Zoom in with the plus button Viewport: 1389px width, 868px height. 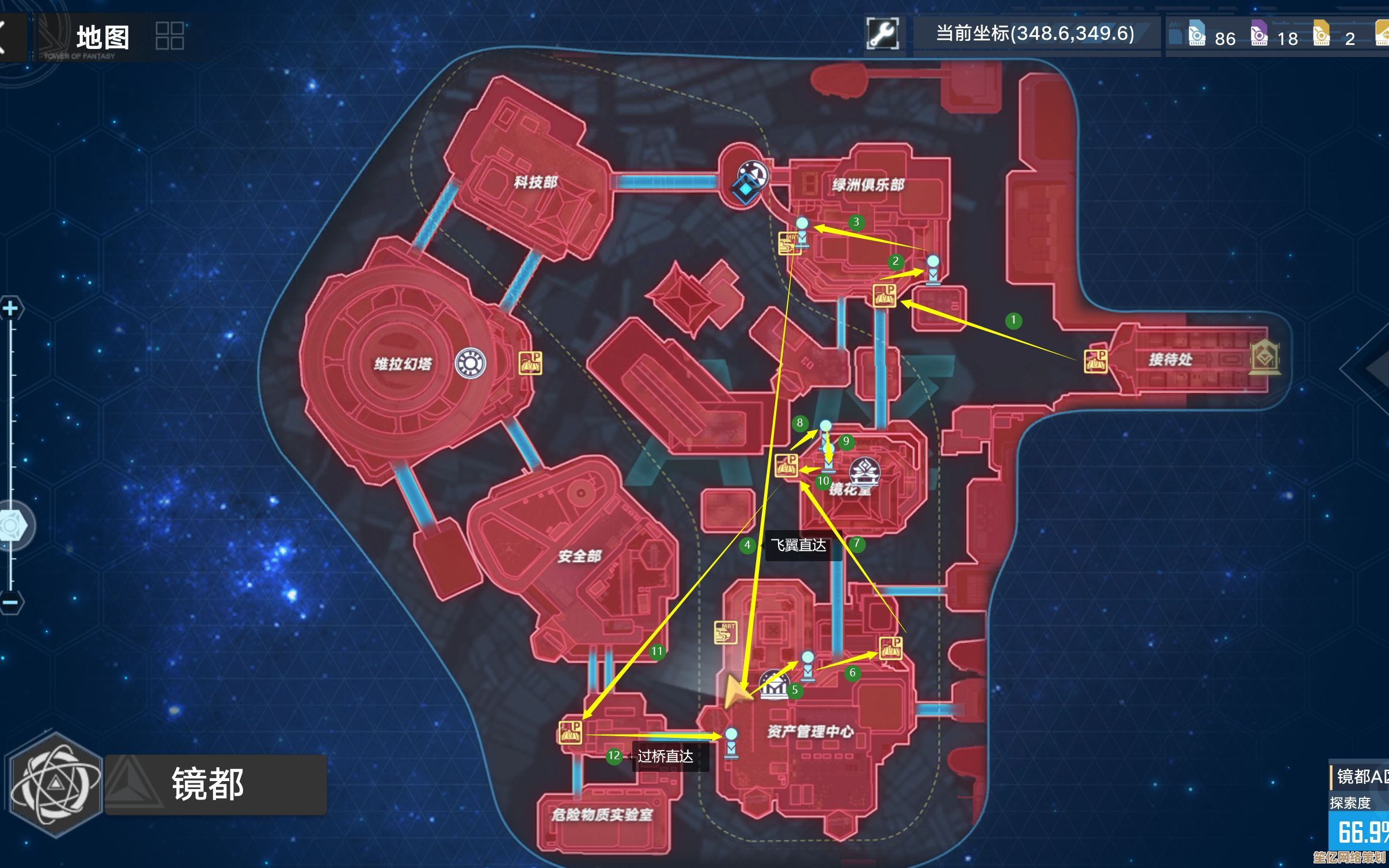click(10, 310)
